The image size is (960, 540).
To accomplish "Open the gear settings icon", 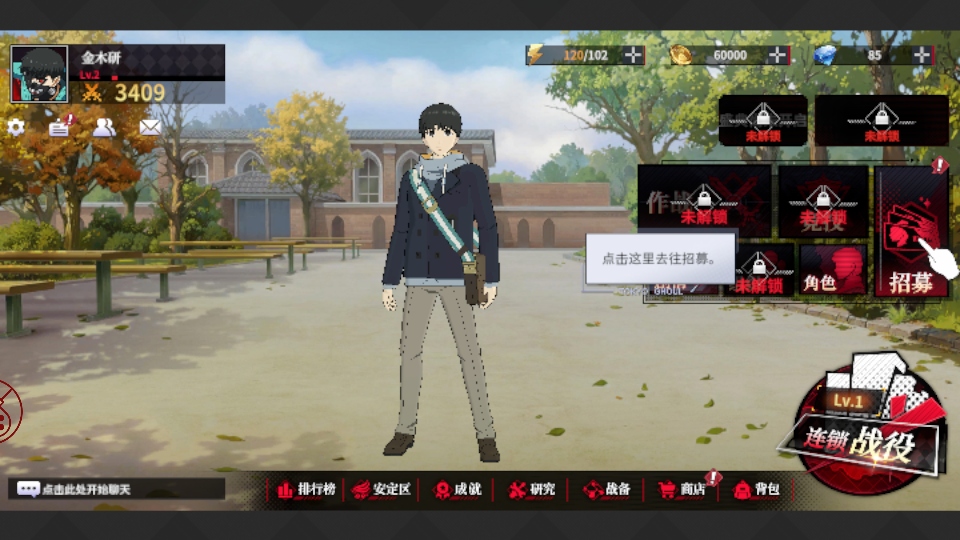I will click(x=16, y=127).
